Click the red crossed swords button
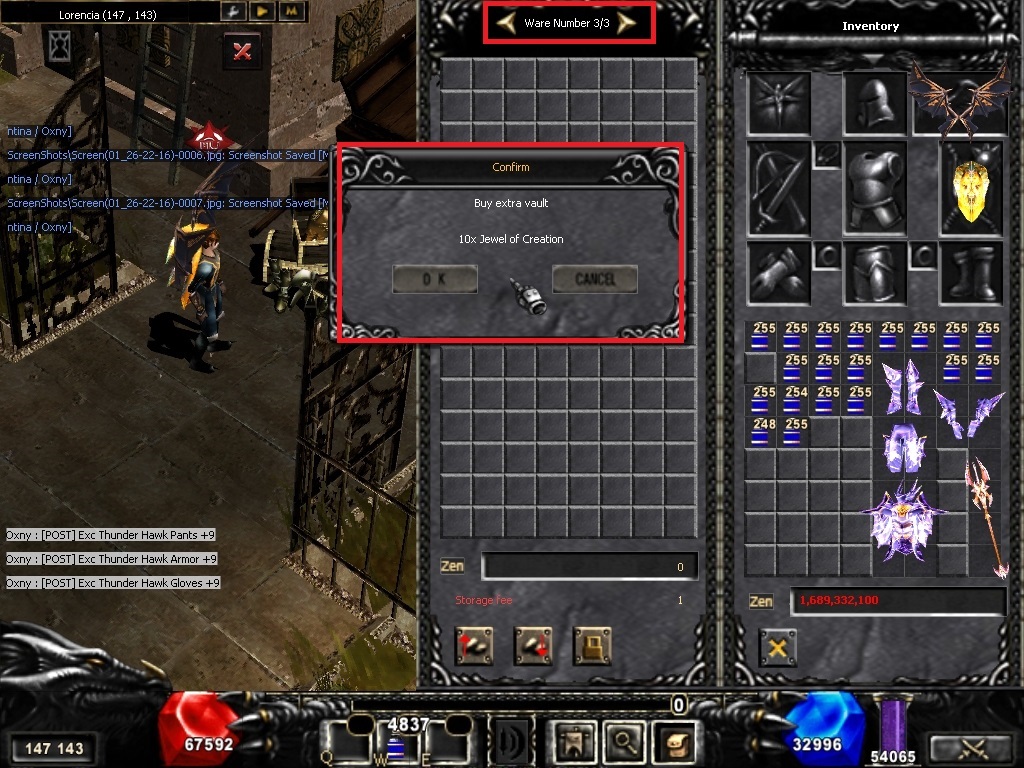 pyautogui.click(x=241, y=51)
